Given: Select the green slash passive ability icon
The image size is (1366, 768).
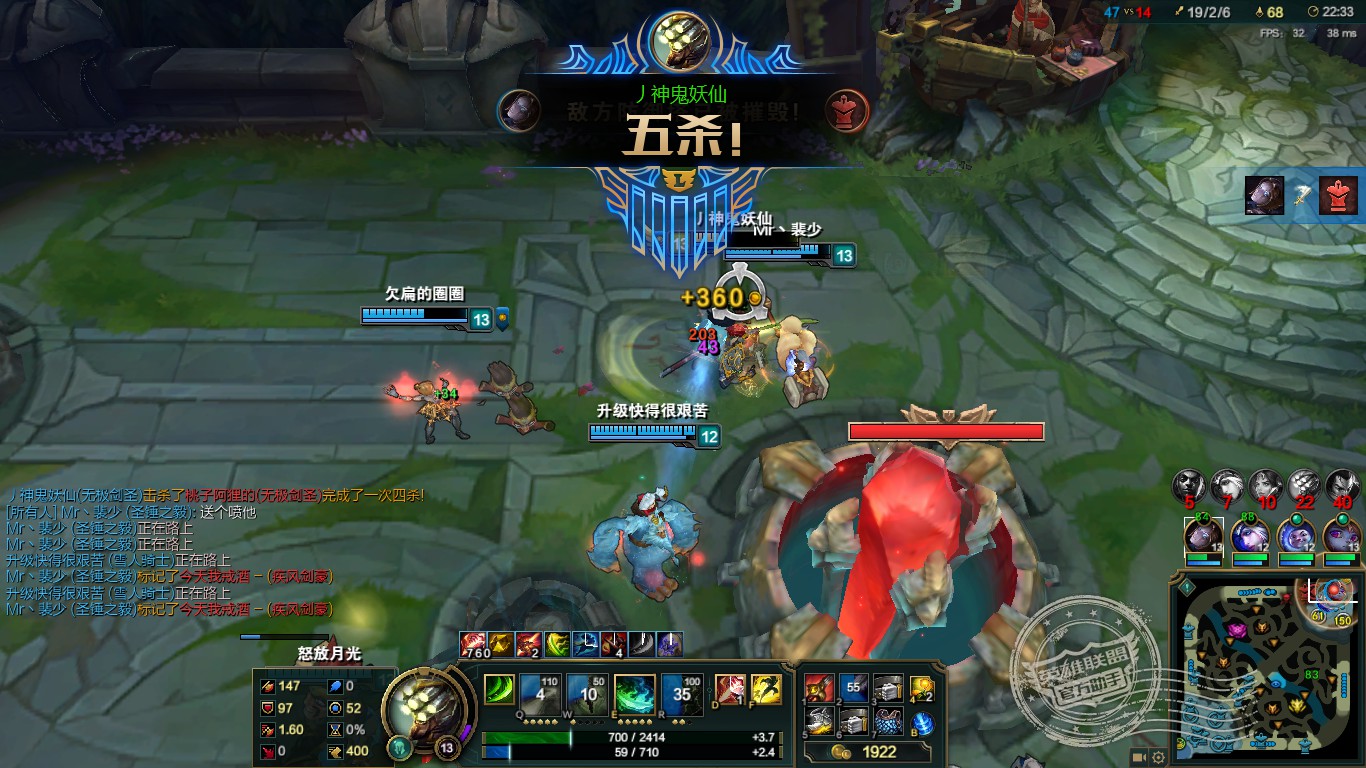Looking at the screenshot, I should pyautogui.click(x=499, y=690).
